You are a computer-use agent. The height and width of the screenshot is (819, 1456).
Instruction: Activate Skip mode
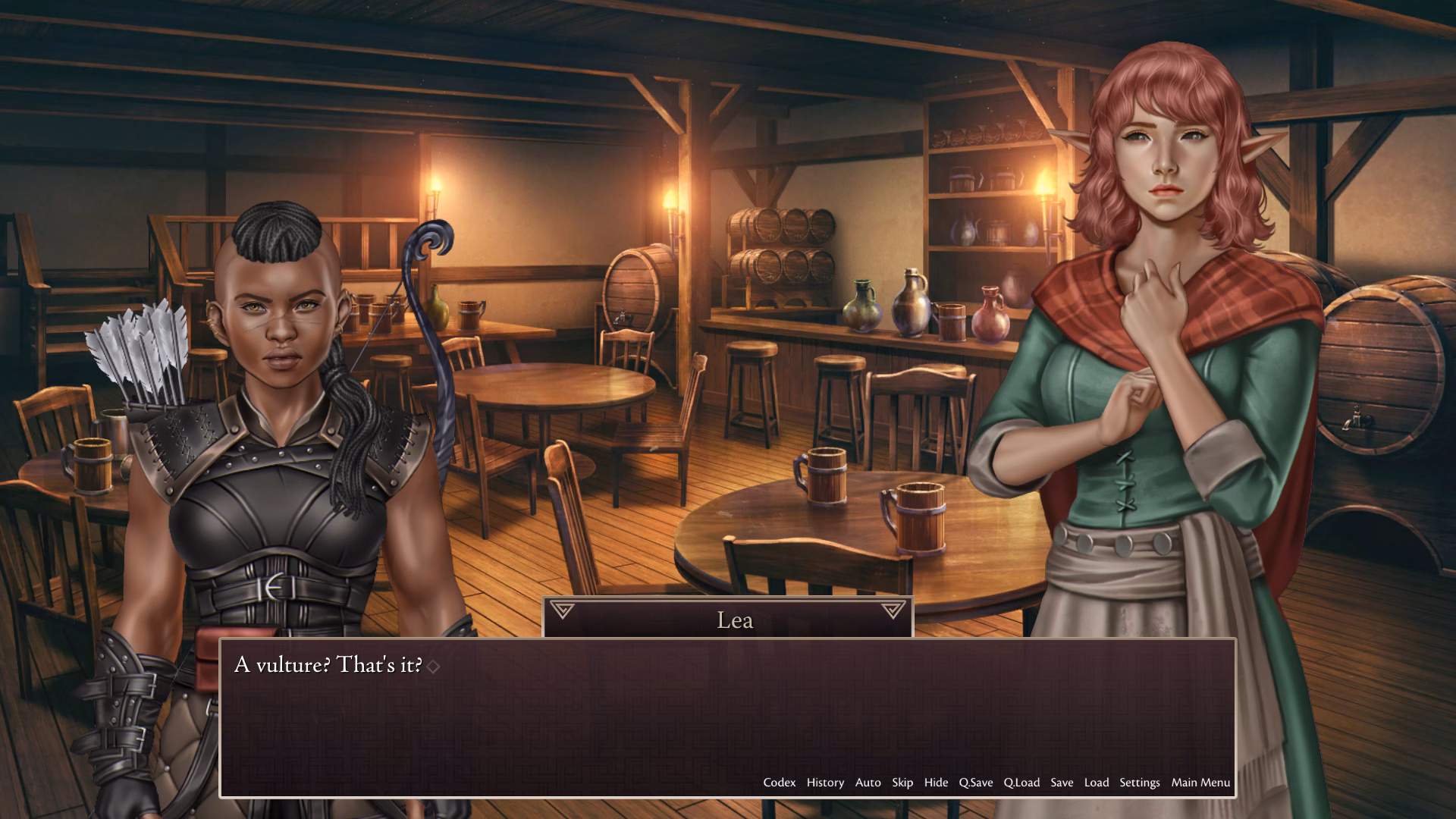[902, 783]
